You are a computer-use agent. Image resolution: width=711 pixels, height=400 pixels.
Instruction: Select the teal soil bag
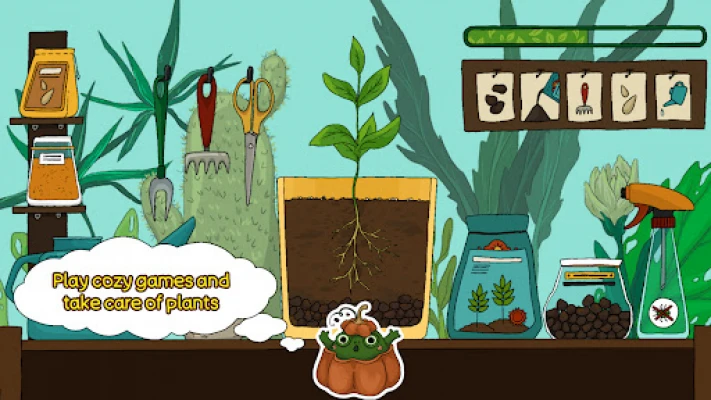494,280
